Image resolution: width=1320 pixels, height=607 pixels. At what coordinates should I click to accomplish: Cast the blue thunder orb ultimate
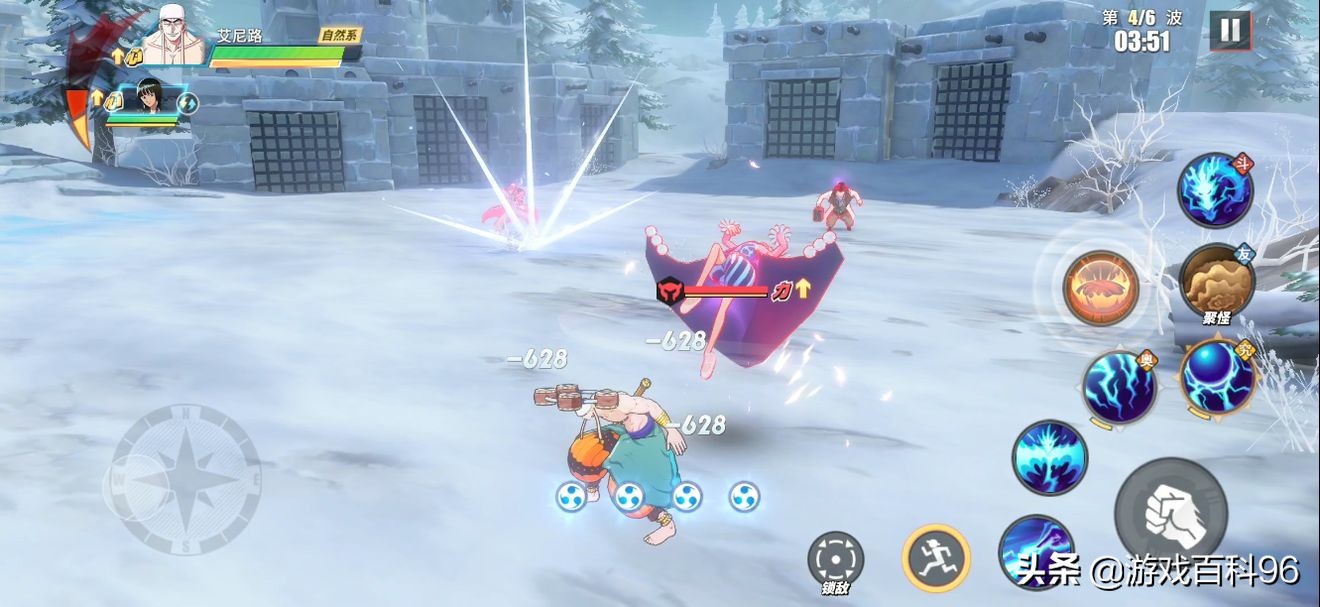(x=1217, y=378)
